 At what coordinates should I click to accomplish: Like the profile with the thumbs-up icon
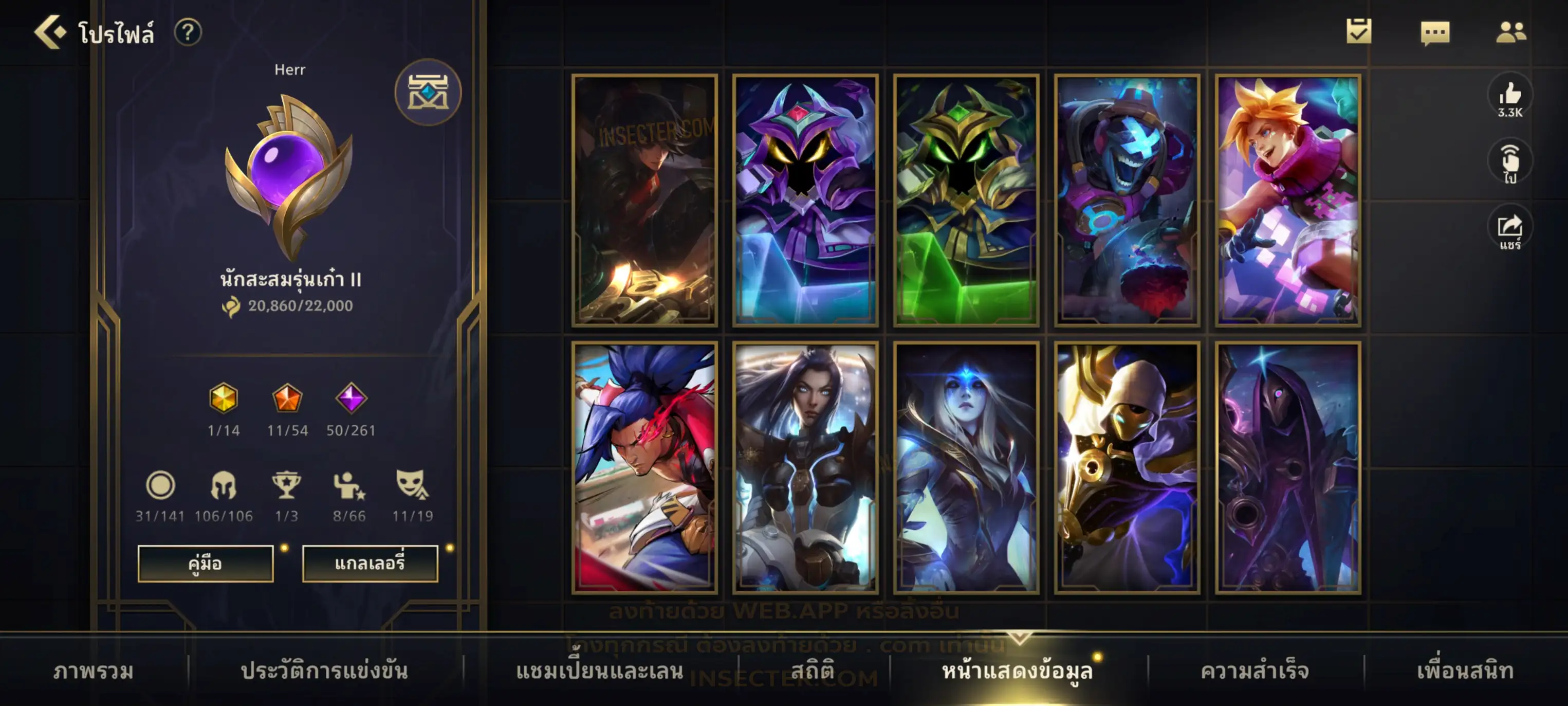(1509, 98)
